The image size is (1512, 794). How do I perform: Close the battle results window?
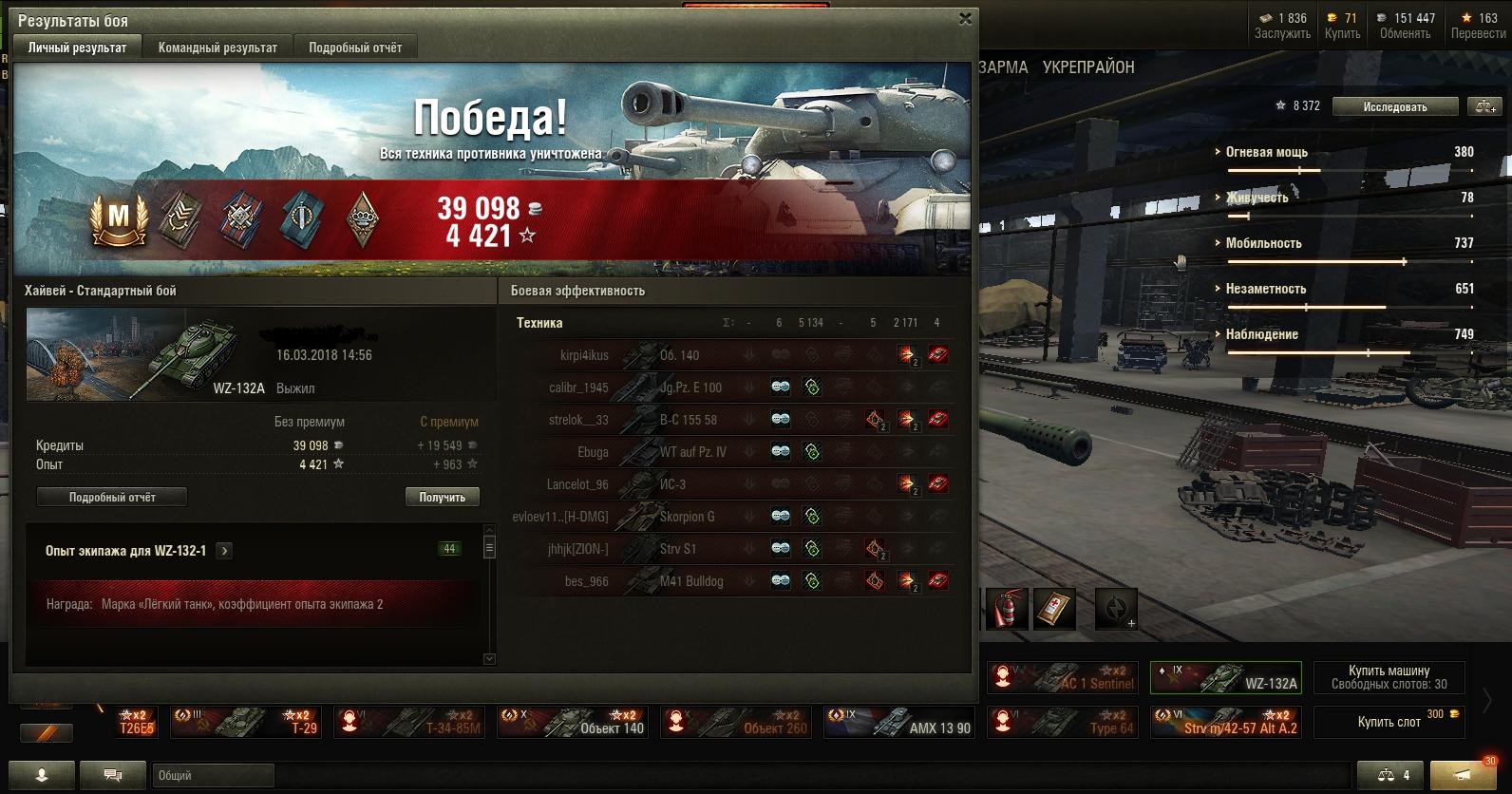pyautogui.click(x=965, y=19)
